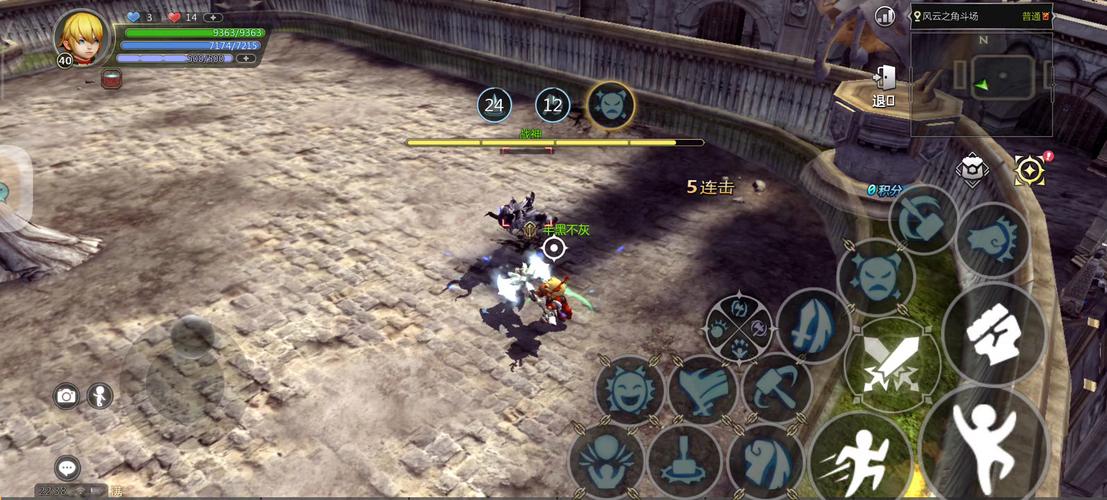This screenshot has width=1107, height=500.
Task: Activate the smiling sun face skill
Action: coord(630,389)
